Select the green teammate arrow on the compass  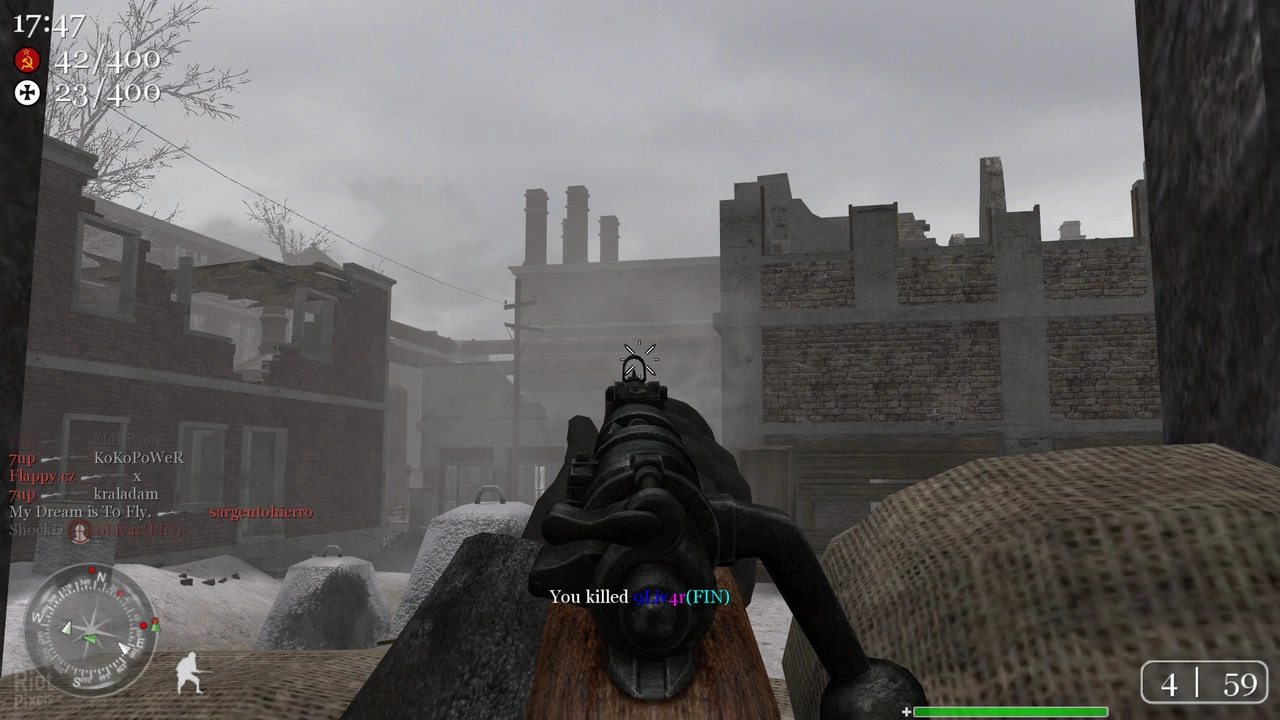90,639
